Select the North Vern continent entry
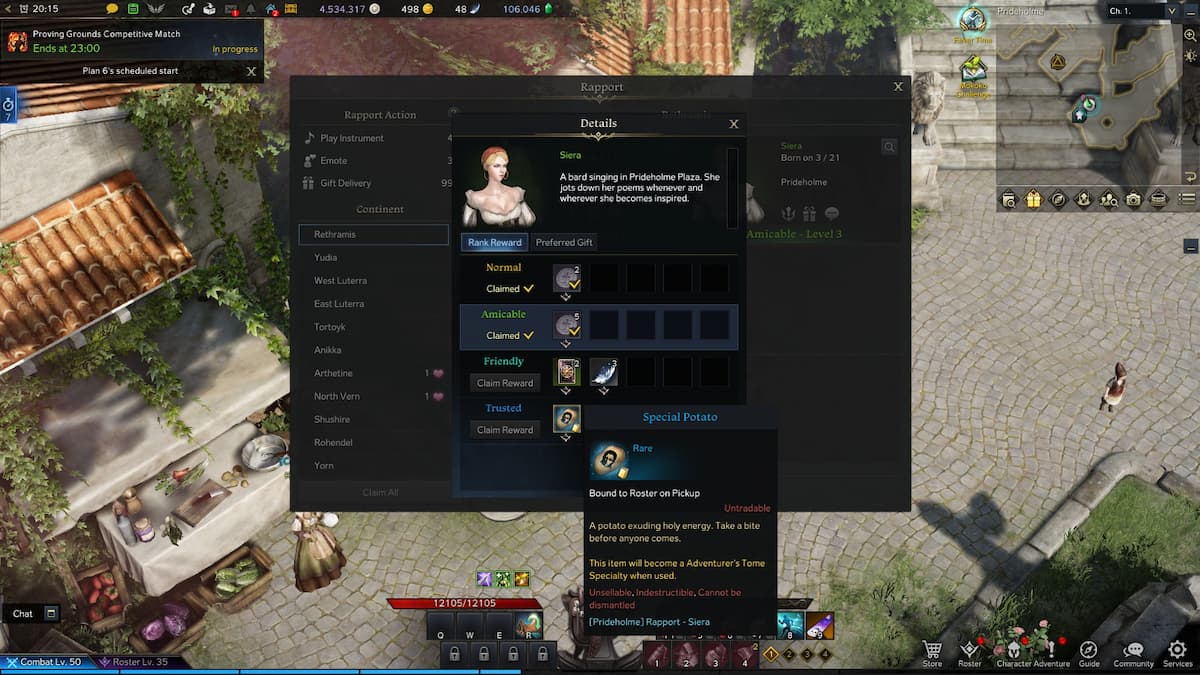Viewport: 1200px width, 675px height. [x=336, y=396]
